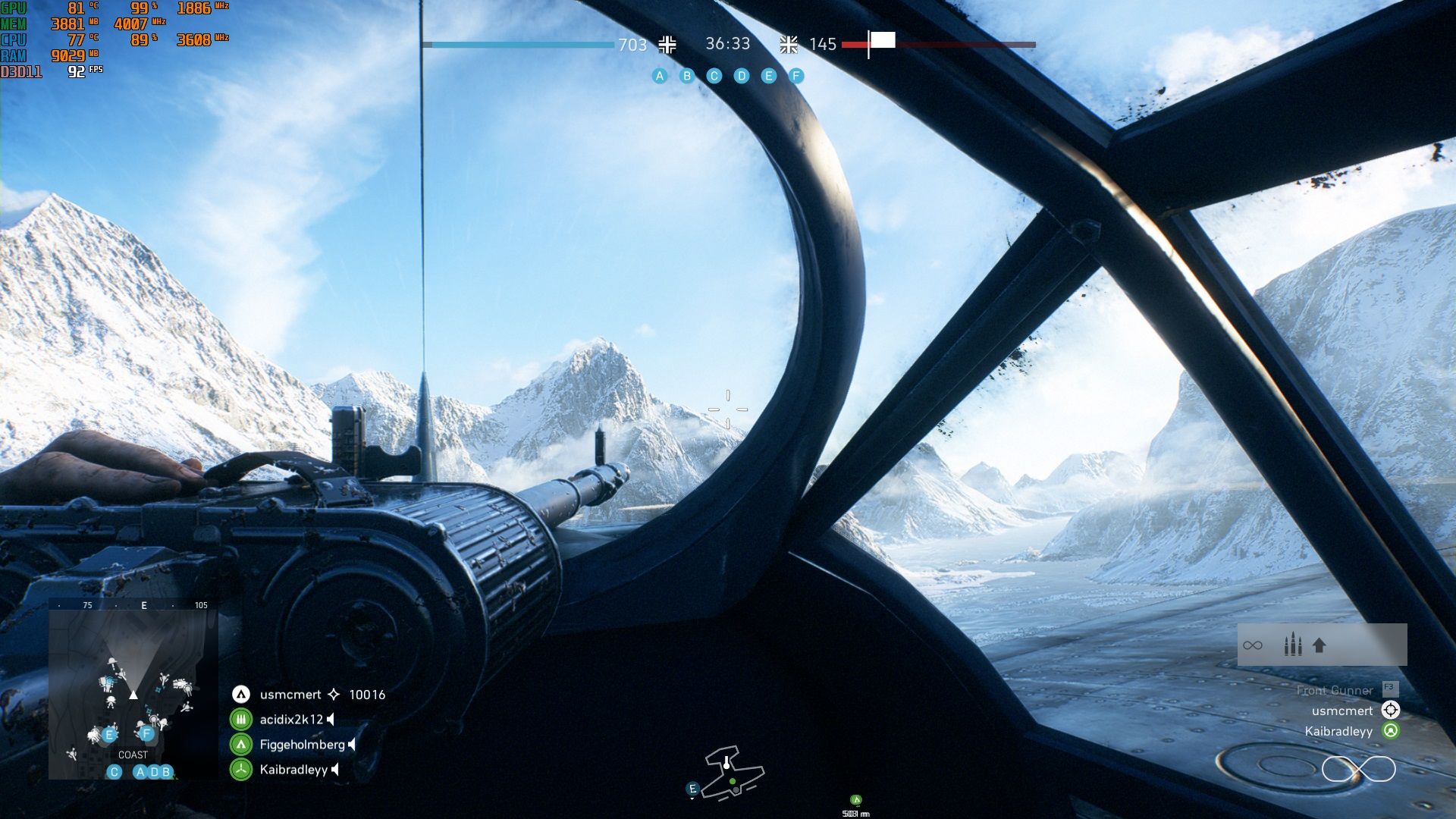Select acidix2k12 in the squad list

tap(291, 720)
